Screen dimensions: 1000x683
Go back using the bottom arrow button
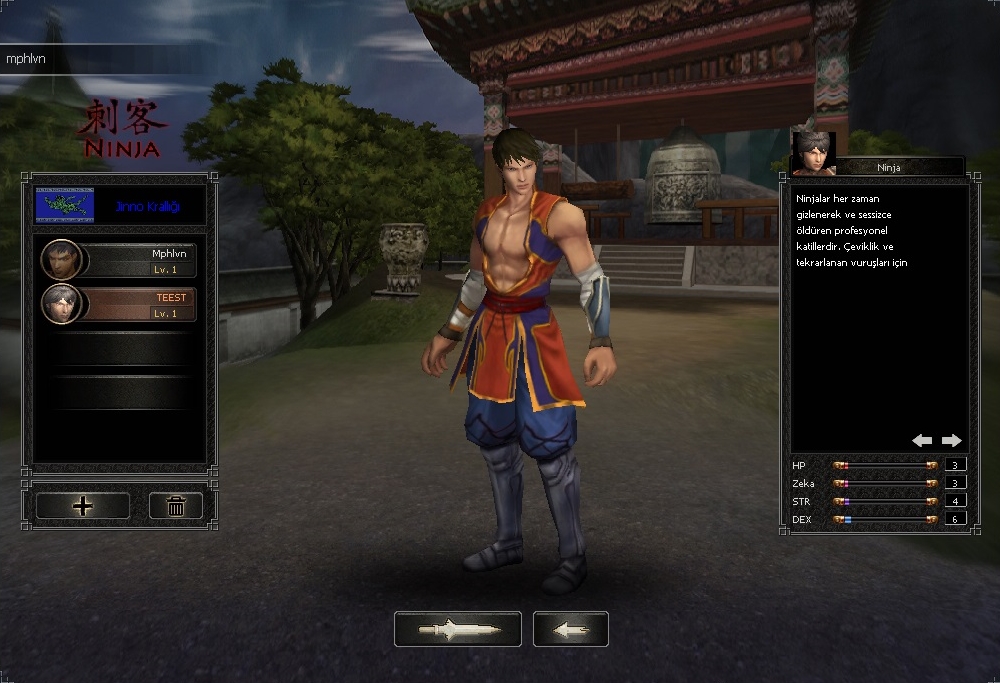coord(570,629)
